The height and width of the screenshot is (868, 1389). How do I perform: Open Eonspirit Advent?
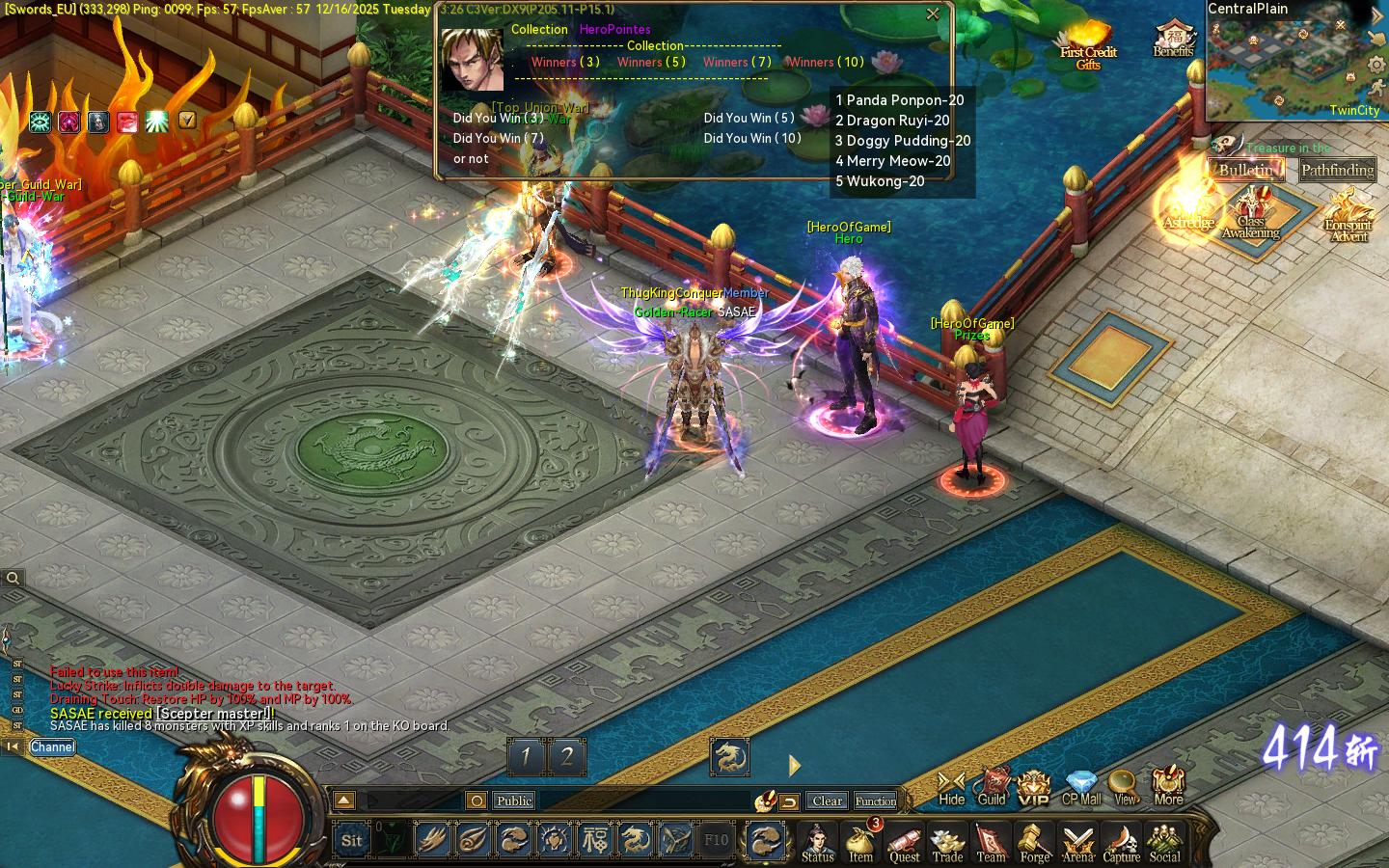click(x=1348, y=216)
